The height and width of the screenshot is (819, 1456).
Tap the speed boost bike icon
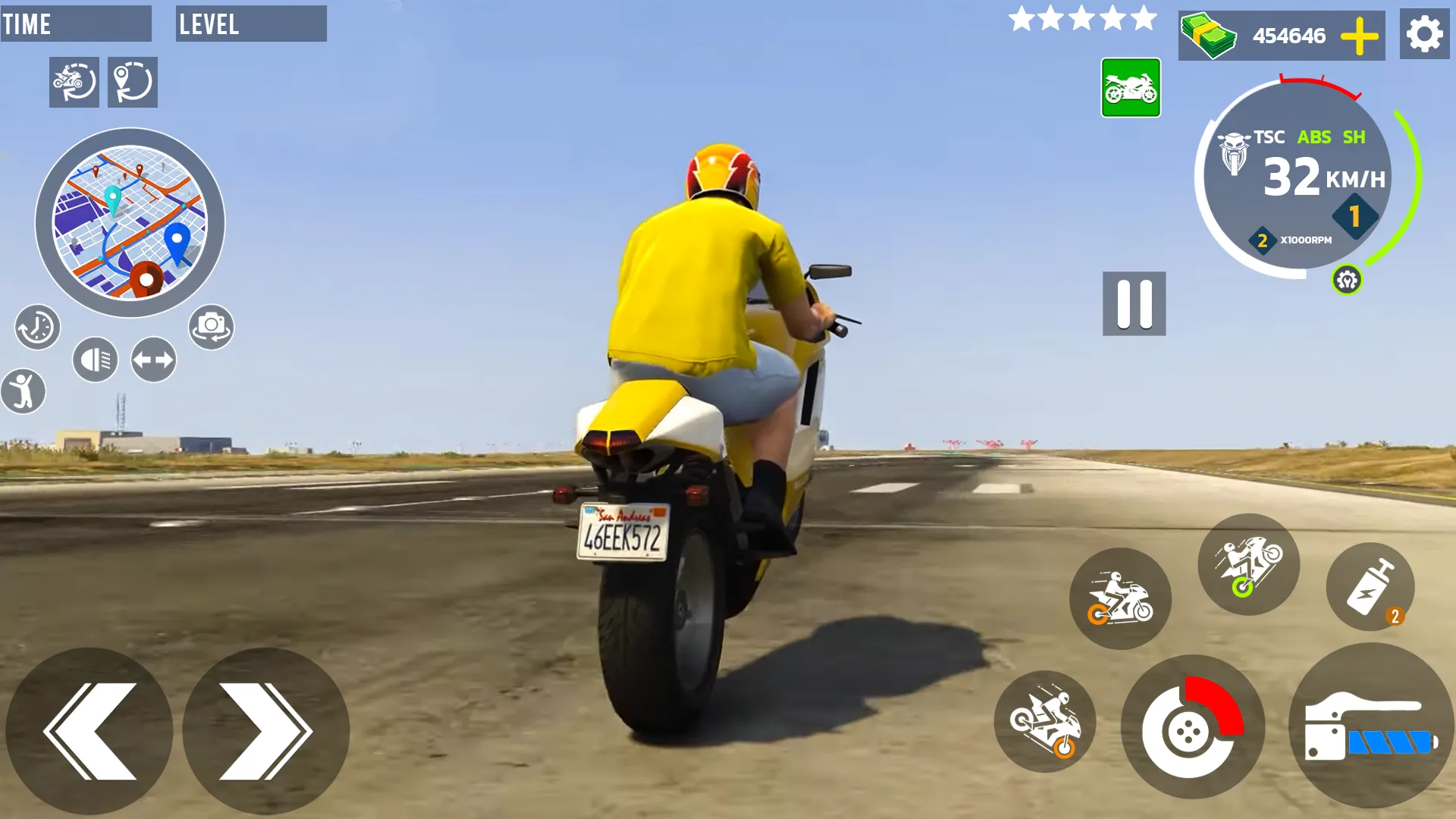(x=1122, y=599)
